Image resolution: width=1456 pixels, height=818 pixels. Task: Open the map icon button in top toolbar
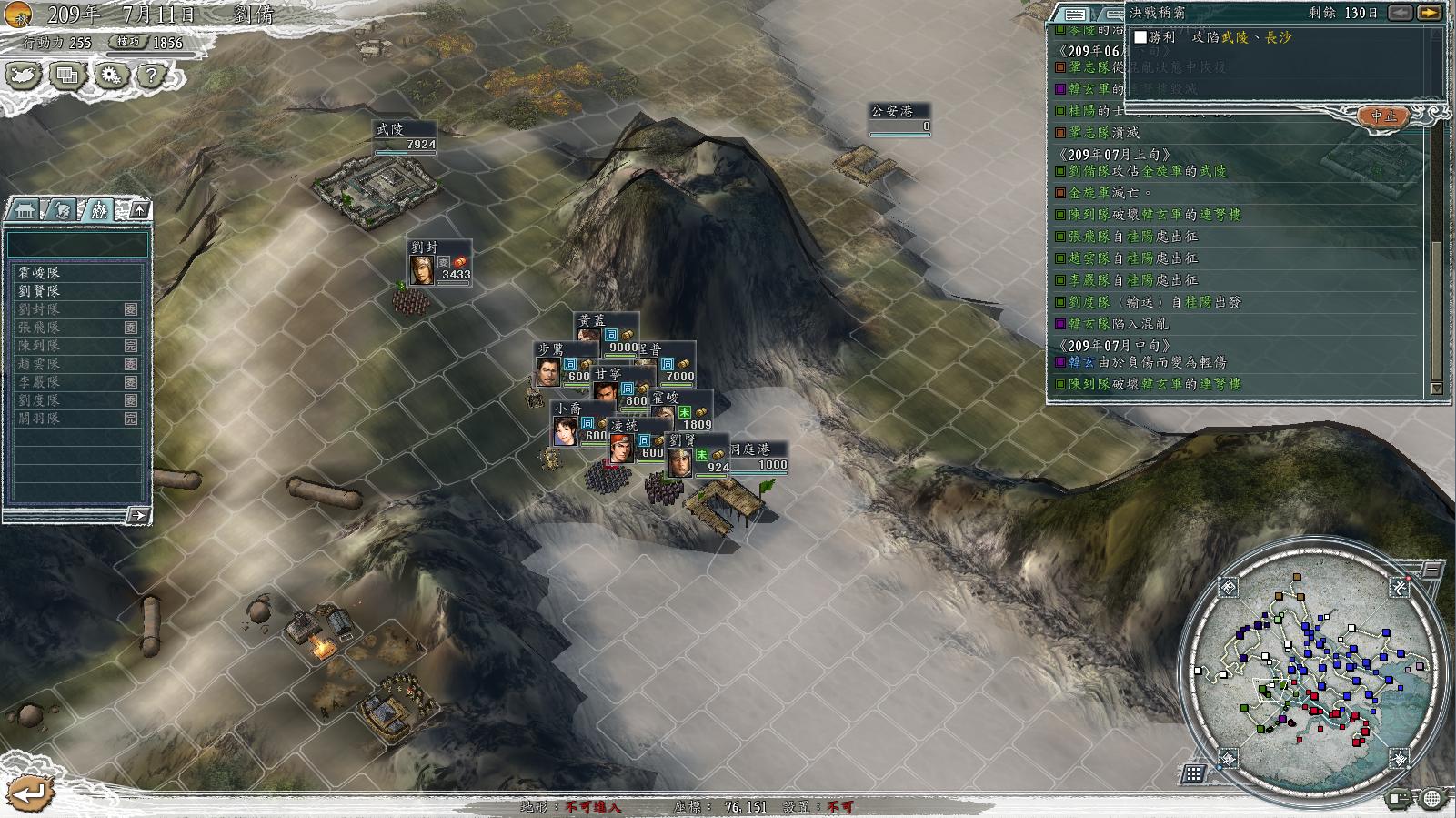(x=24, y=76)
